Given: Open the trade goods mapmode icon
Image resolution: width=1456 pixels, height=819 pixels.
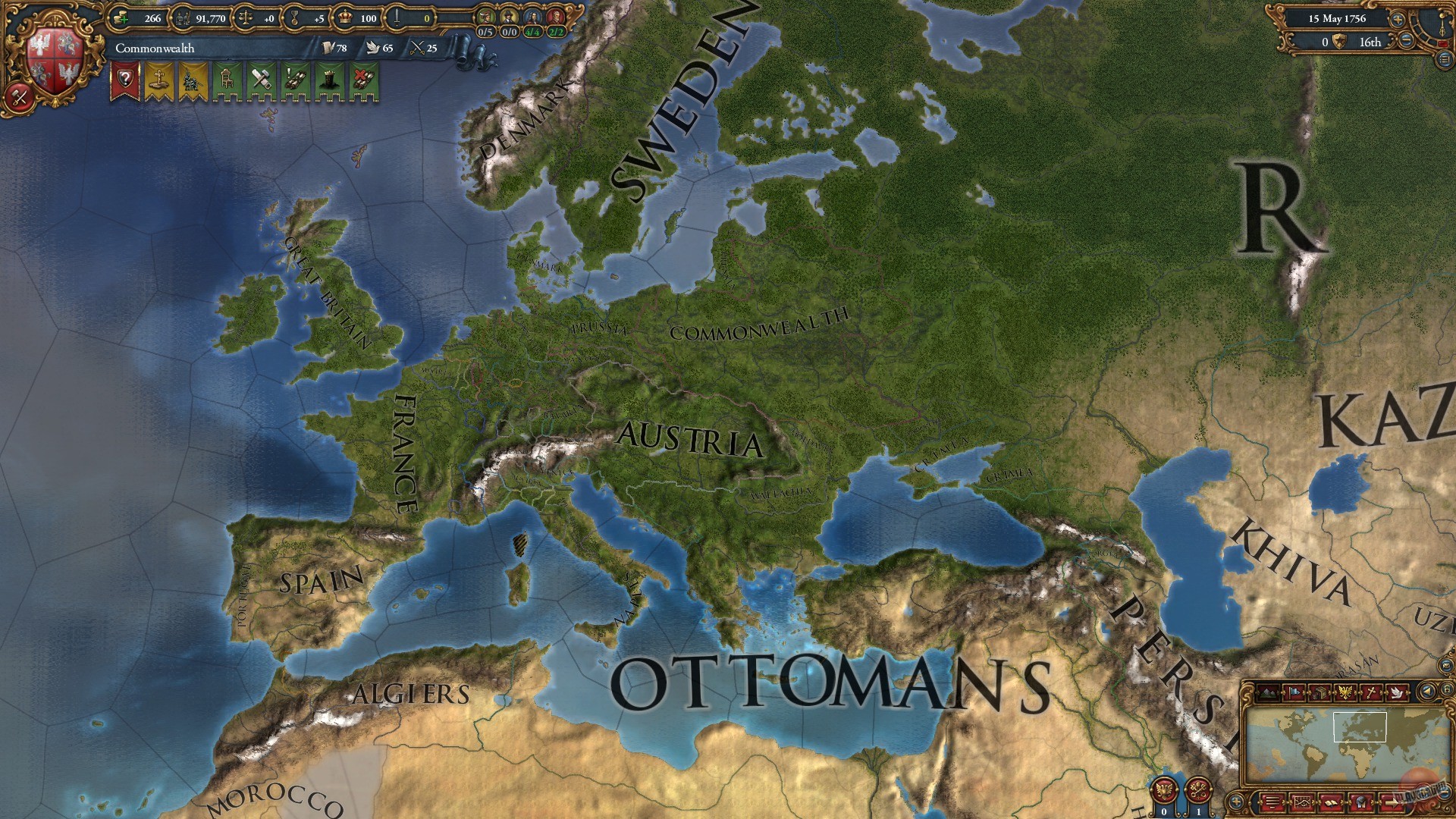Looking at the screenshot, I should (x=1321, y=692).
